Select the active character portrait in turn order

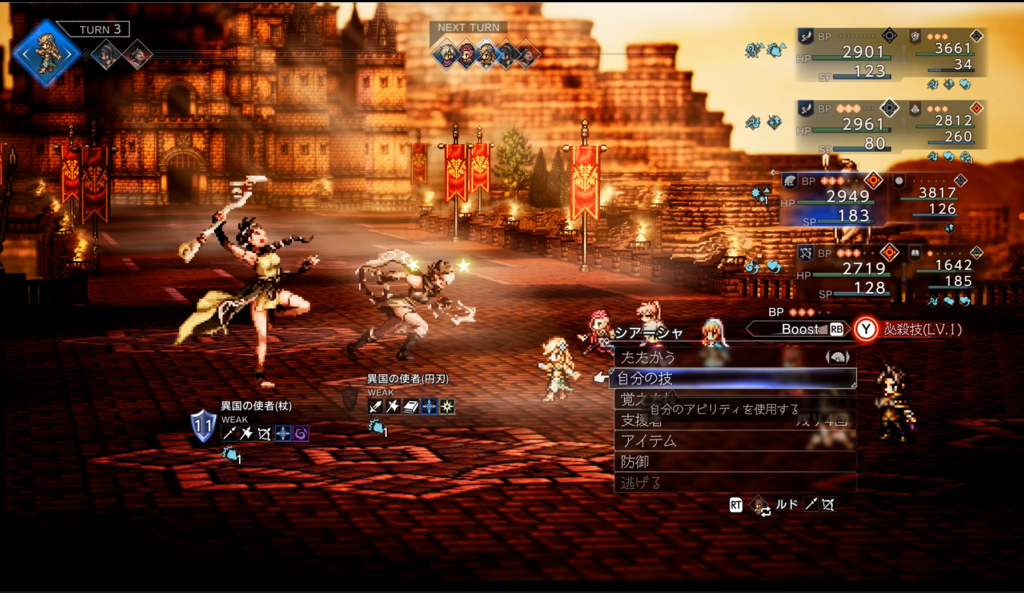(46, 52)
